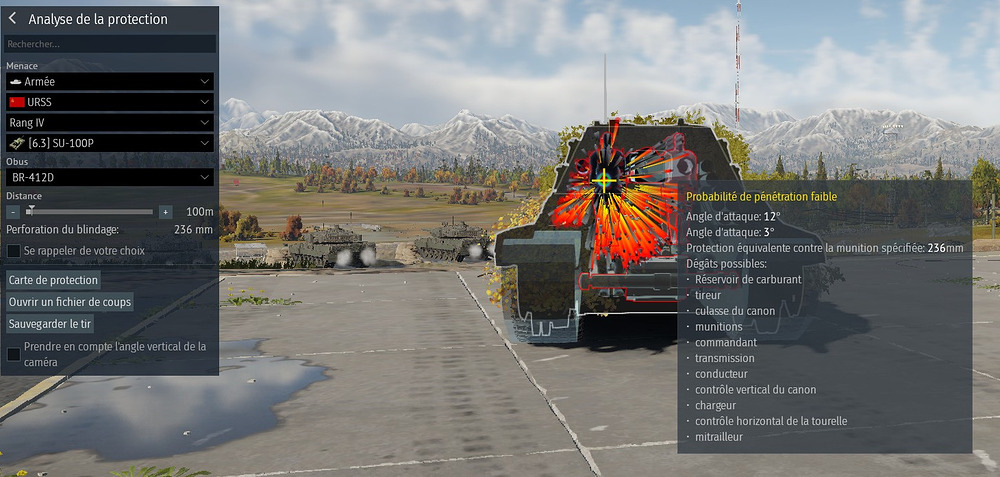1000x477 pixels.
Task: Select Ouvrir un fichier de coups
Action: pyautogui.click(x=70, y=302)
